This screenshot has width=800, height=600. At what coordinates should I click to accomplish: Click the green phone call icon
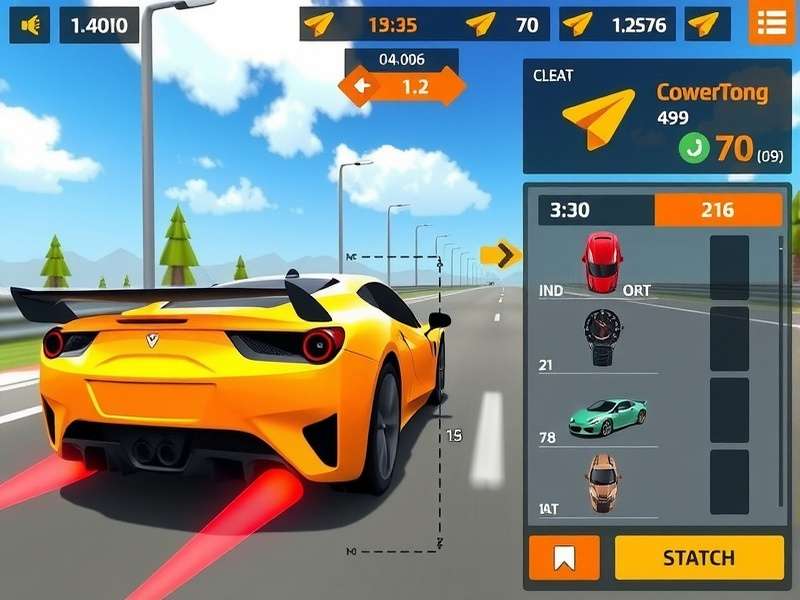tap(693, 149)
